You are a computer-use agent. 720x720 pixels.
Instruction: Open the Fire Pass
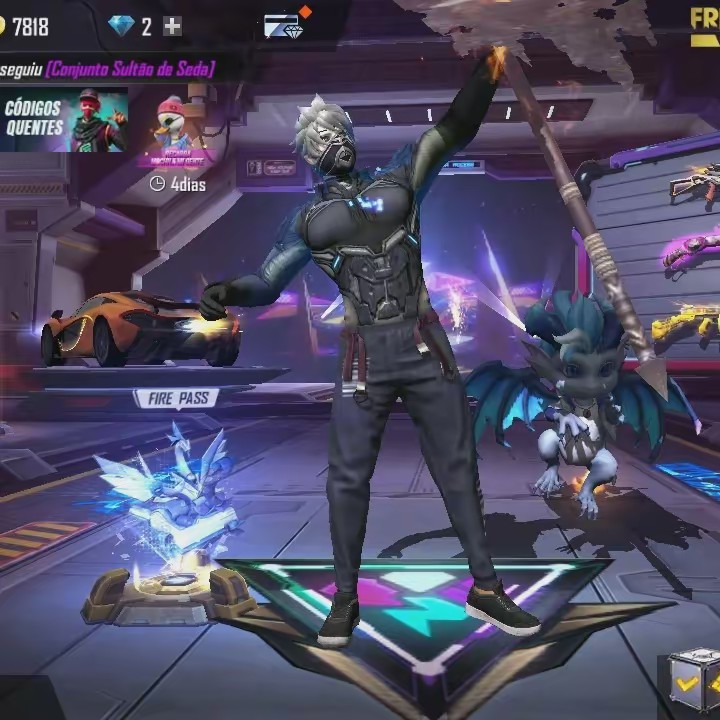(x=177, y=399)
